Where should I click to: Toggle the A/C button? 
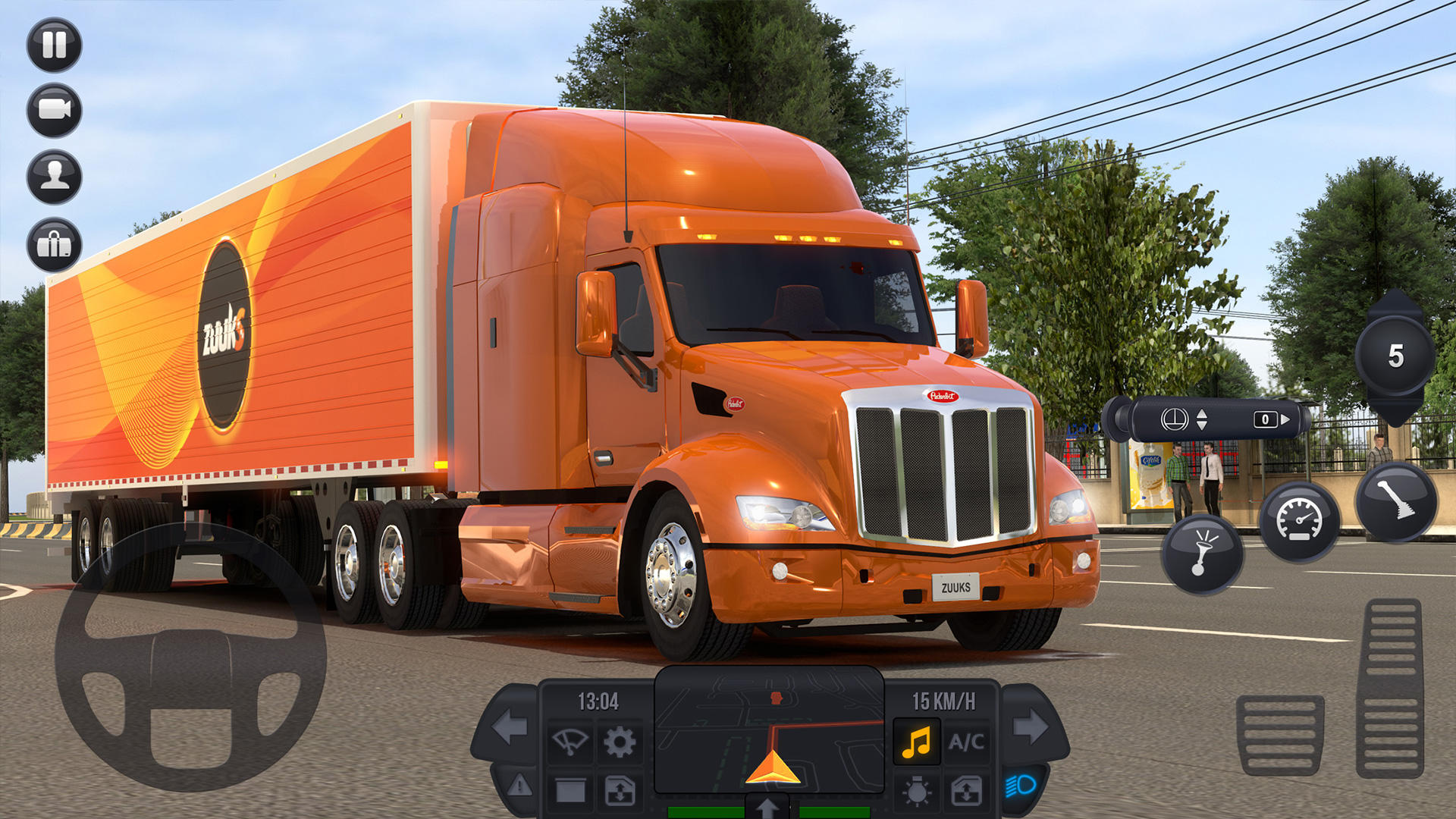(x=968, y=741)
